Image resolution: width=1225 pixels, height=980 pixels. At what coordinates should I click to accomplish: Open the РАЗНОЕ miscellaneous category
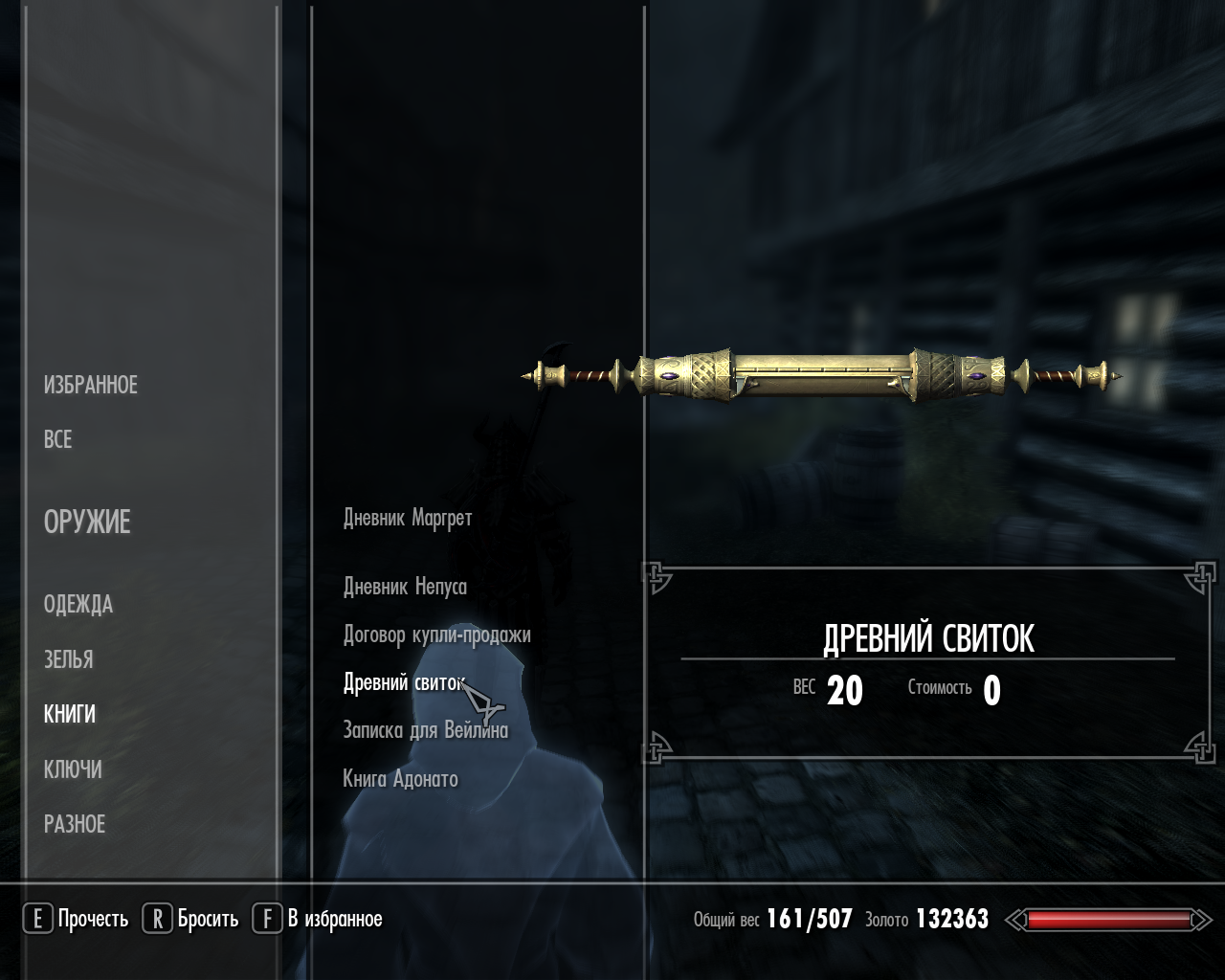75,824
